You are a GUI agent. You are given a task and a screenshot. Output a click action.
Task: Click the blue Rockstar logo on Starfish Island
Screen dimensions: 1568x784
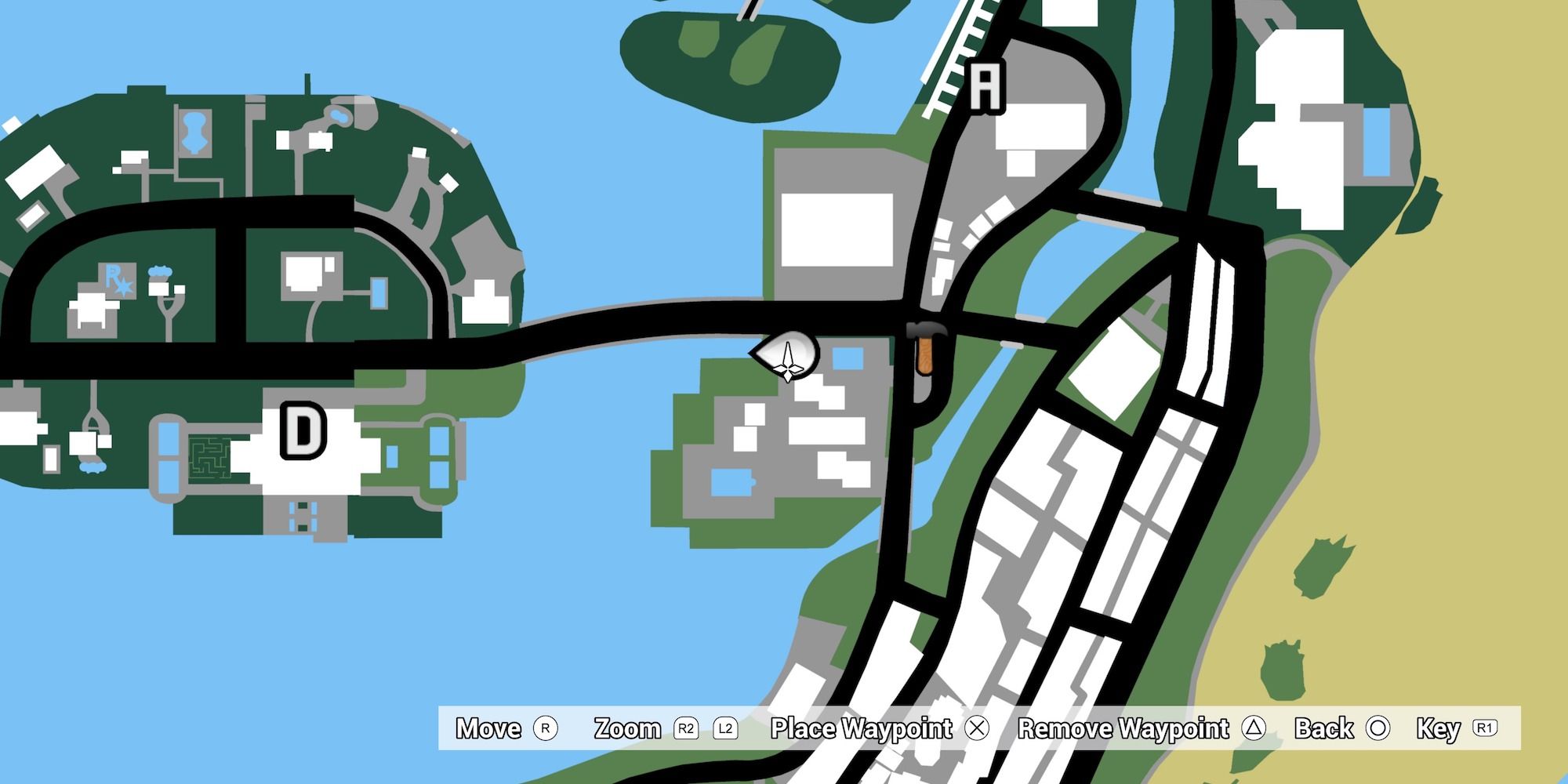point(116,281)
